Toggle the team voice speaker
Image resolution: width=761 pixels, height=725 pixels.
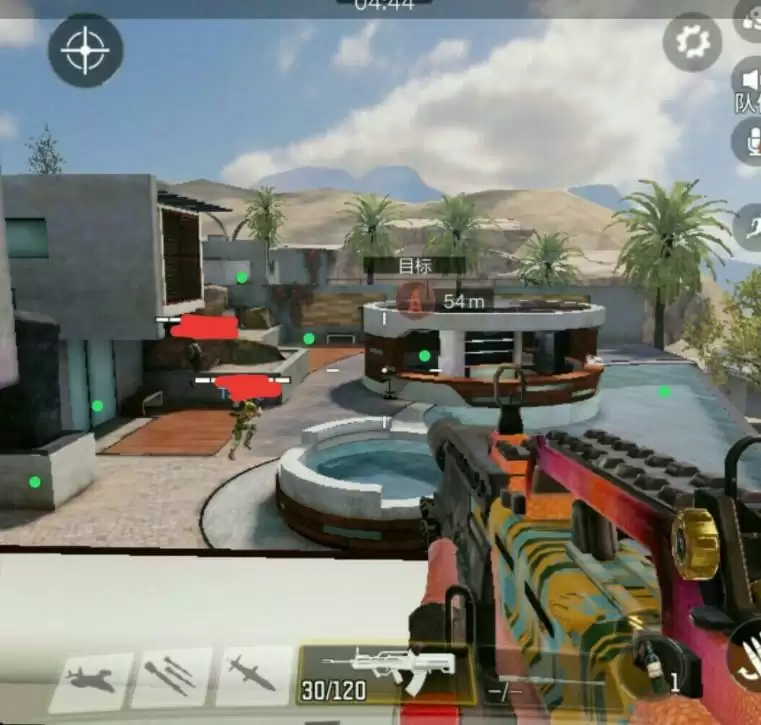click(x=749, y=82)
